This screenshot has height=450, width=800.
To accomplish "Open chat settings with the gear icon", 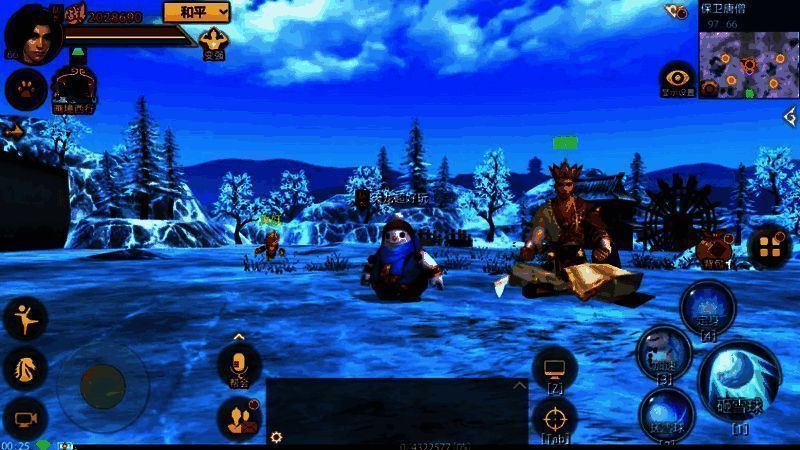I will [x=276, y=436].
